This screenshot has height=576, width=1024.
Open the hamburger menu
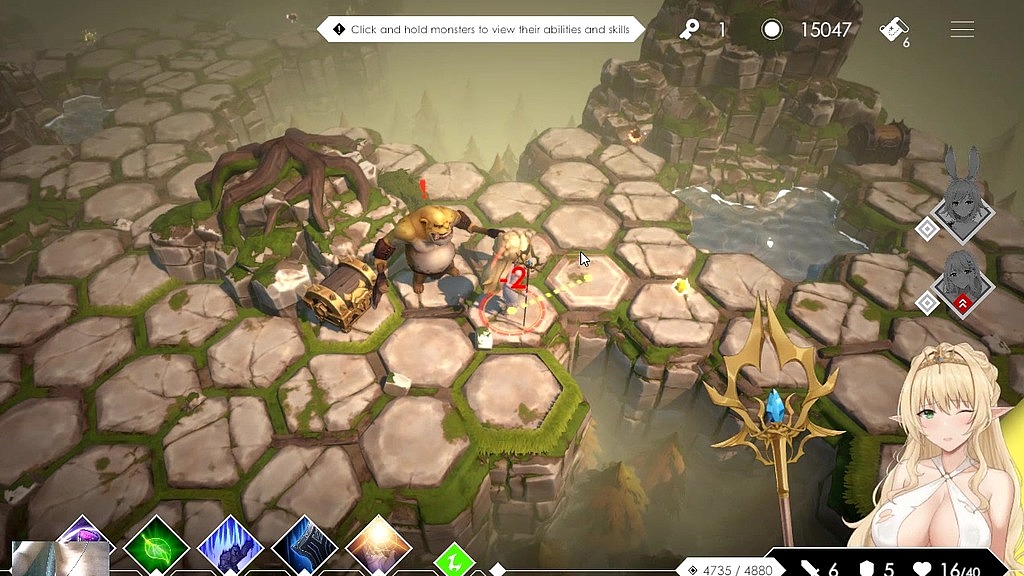962,30
